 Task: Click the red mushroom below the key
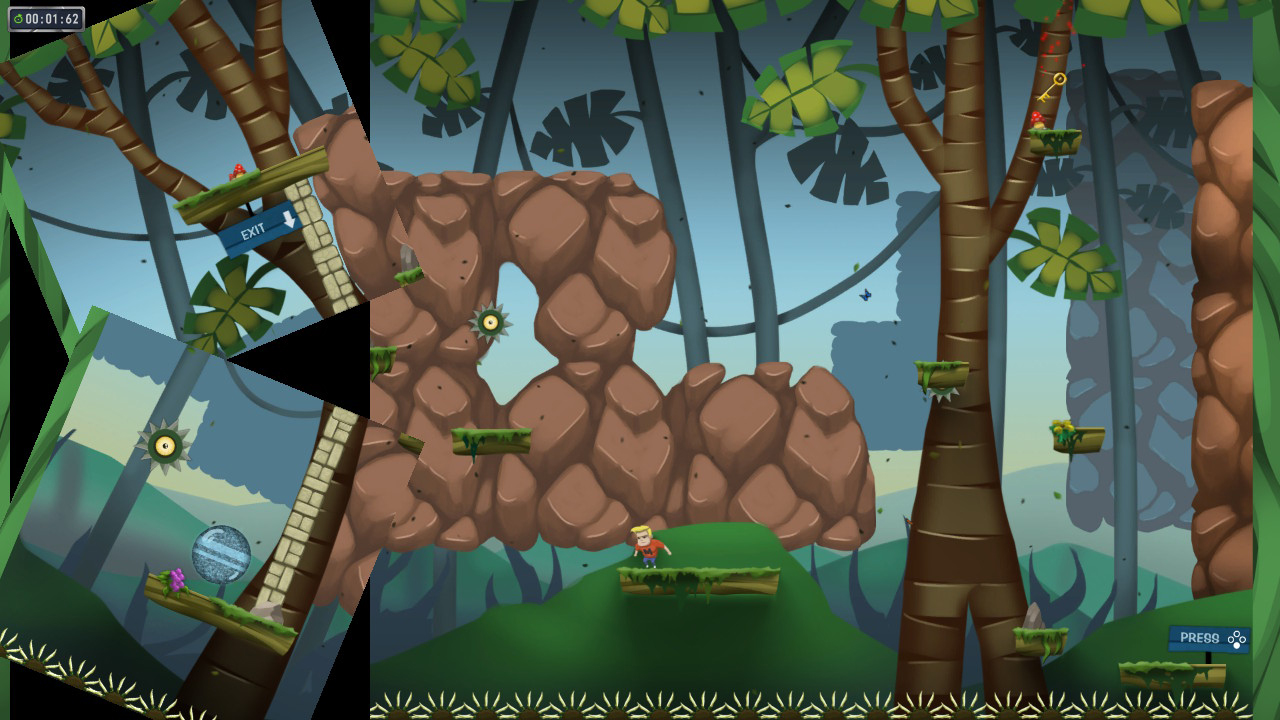1038,118
